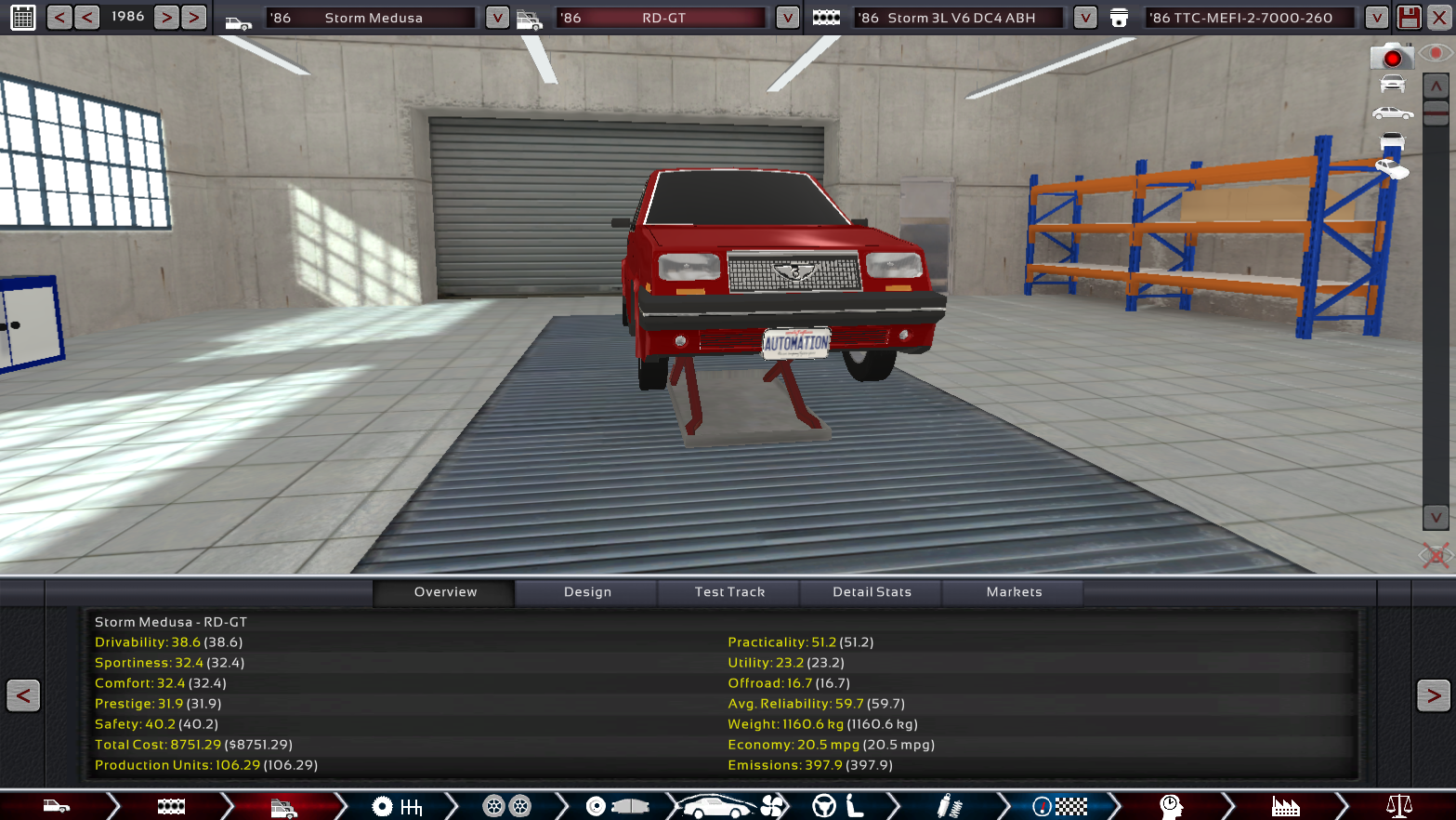Save the design with the floppy disk

point(1409,18)
